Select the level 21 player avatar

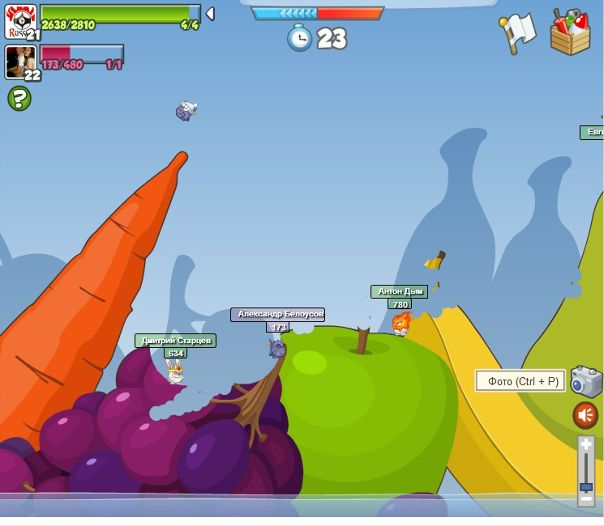click(20, 20)
